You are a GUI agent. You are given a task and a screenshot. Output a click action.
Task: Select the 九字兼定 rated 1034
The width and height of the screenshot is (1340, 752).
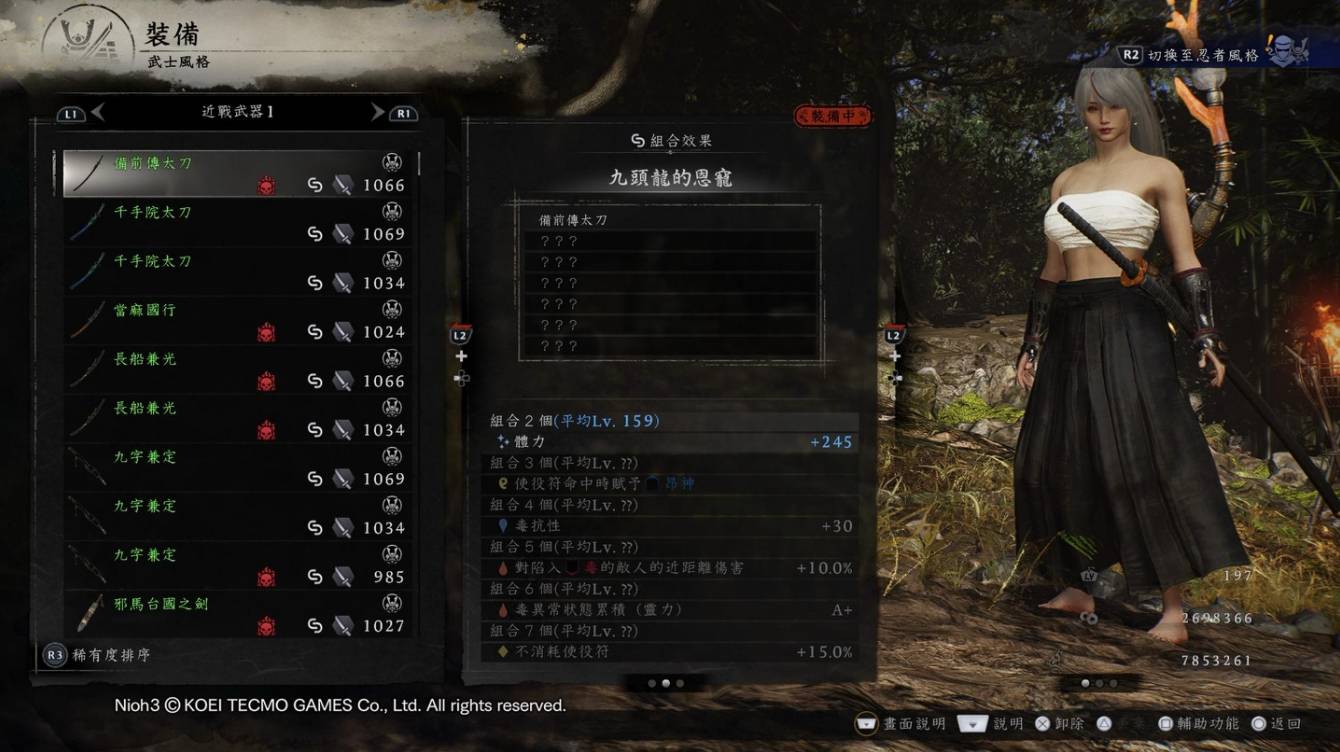tap(238, 517)
